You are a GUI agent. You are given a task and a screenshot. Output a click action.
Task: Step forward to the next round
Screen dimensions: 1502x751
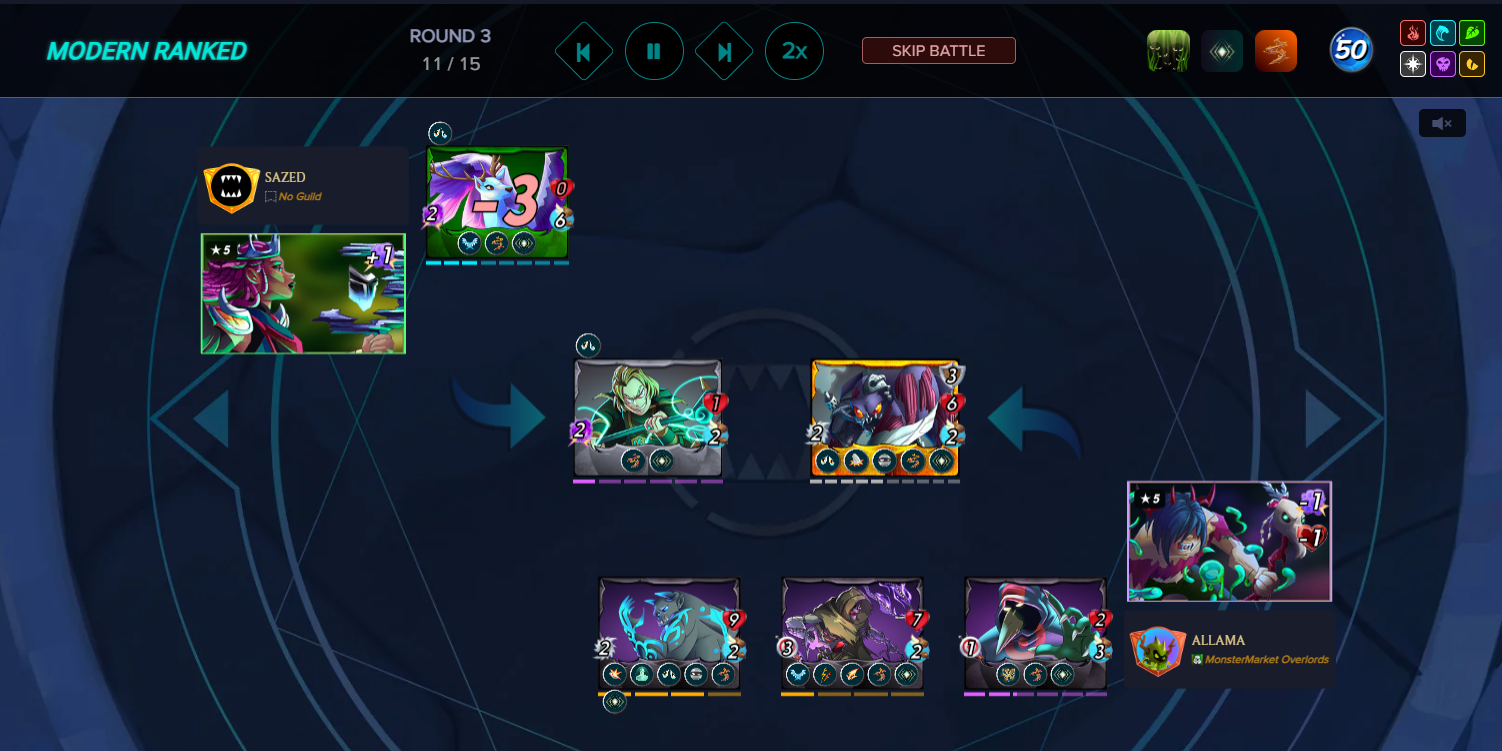[x=724, y=50]
